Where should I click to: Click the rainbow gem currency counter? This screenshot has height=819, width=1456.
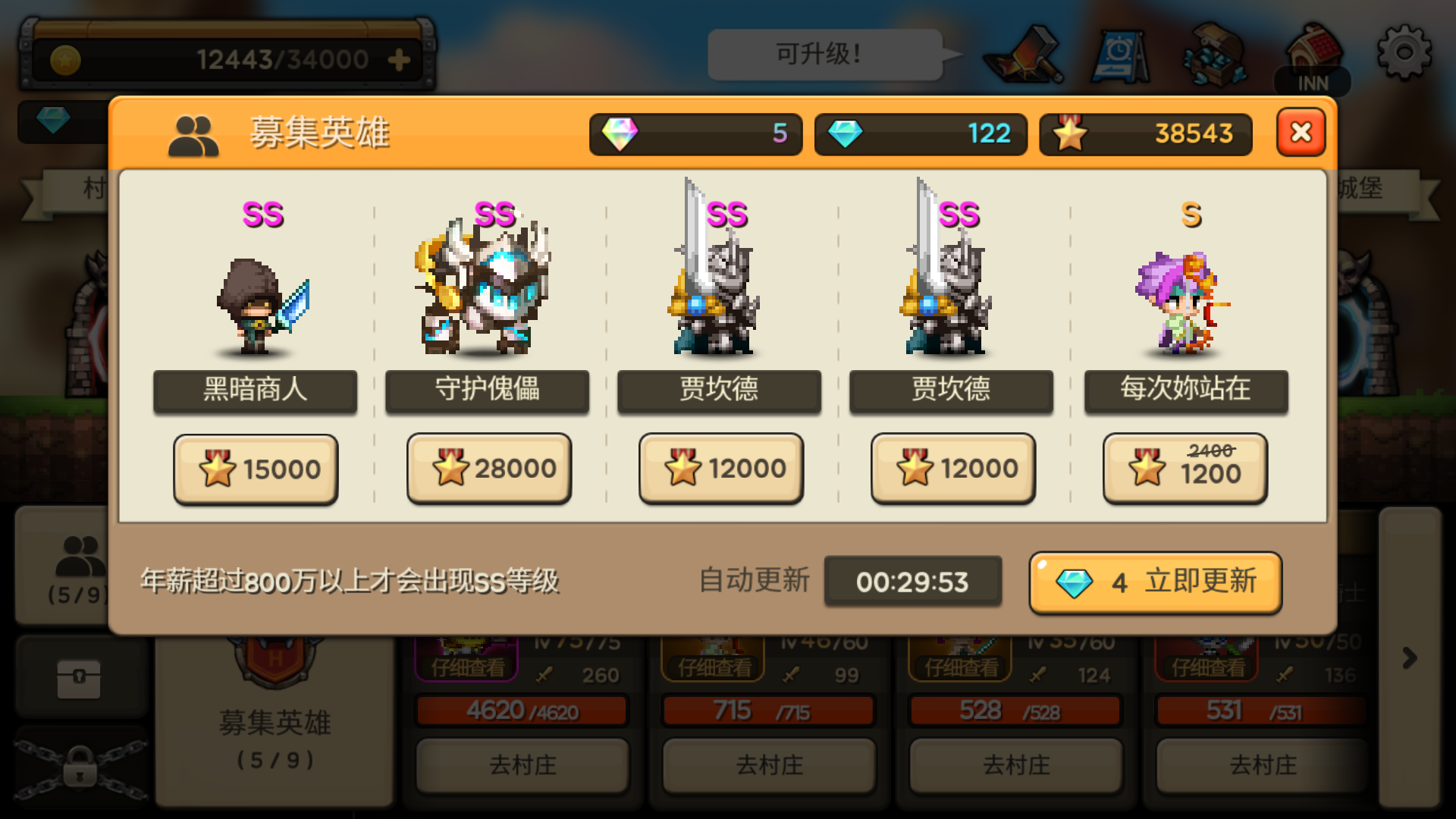click(x=695, y=134)
